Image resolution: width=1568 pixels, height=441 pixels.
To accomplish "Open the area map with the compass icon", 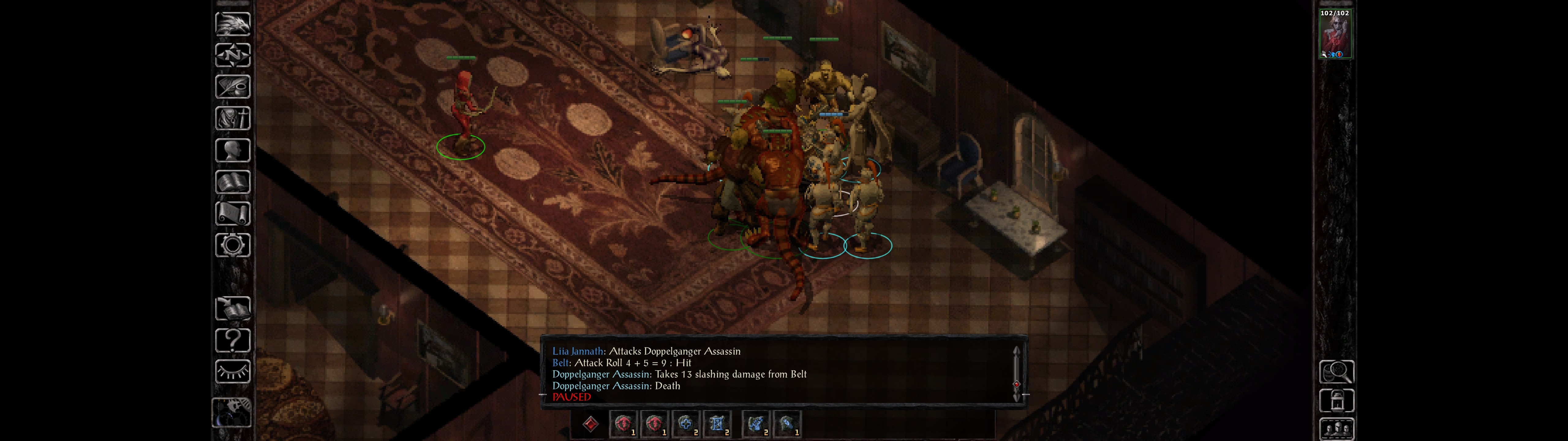I will pos(232,55).
